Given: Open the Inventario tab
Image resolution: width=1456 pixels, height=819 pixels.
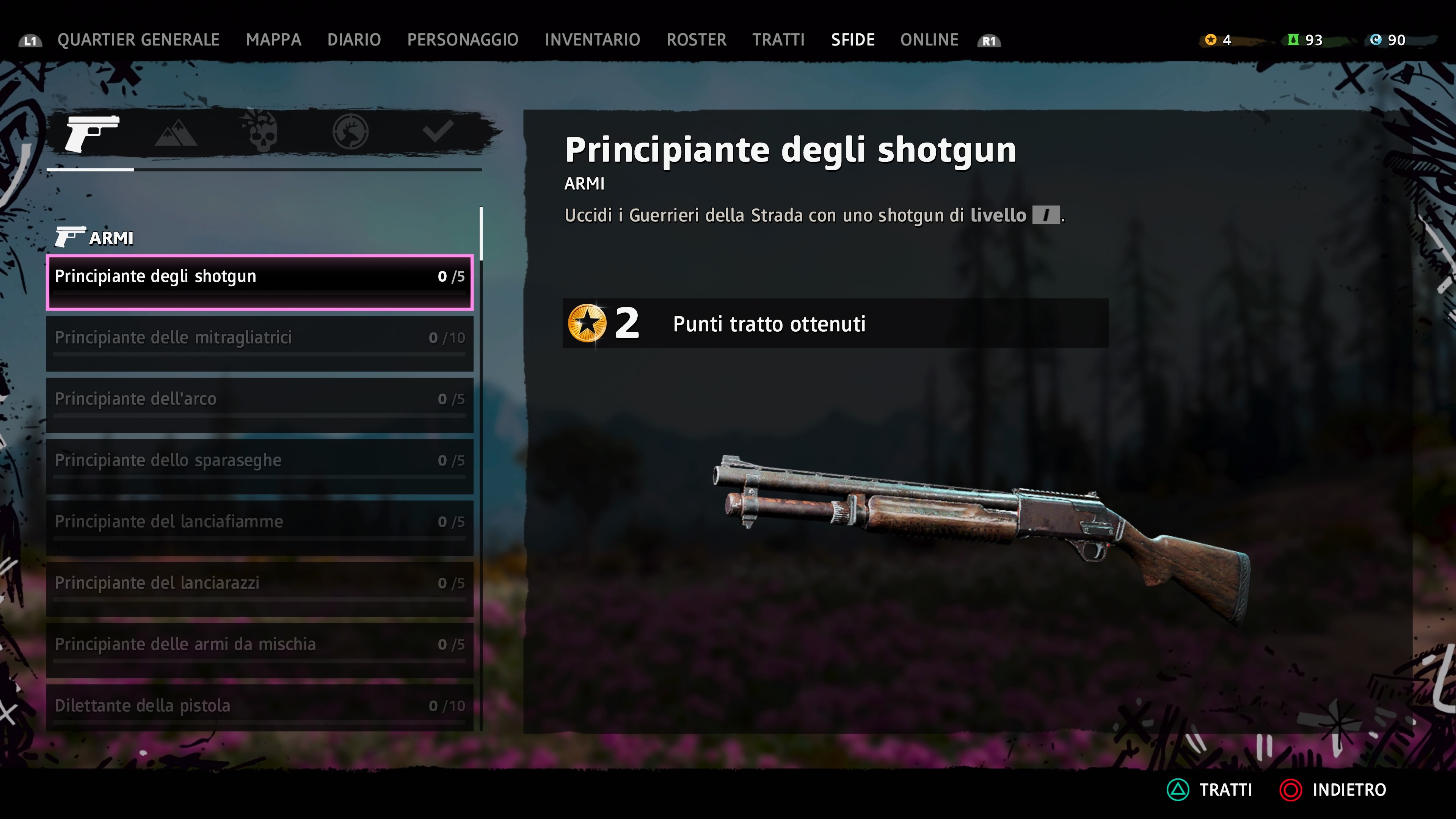Looking at the screenshot, I should point(592,39).
